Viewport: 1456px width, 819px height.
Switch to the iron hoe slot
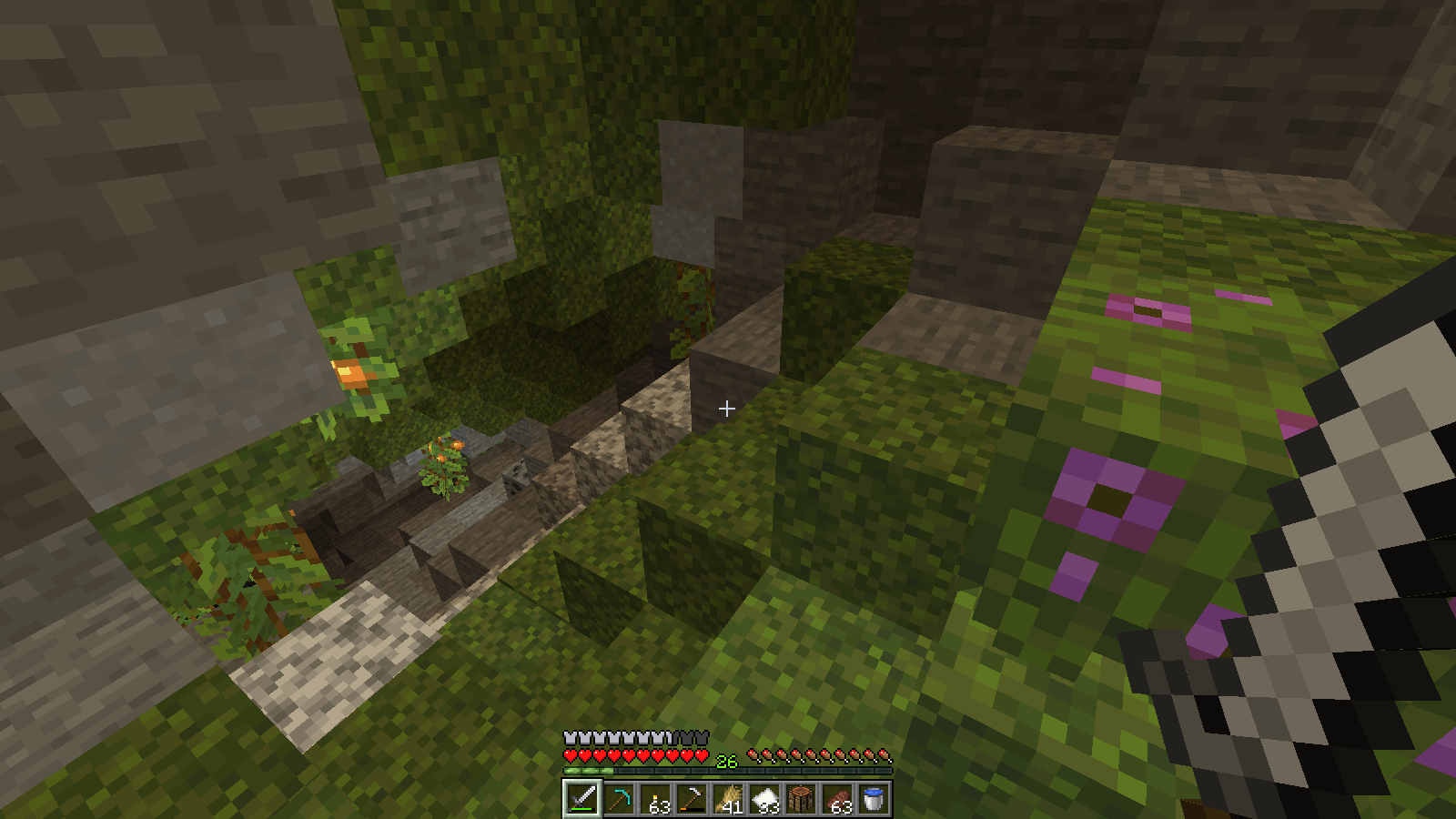click(692, 799)
